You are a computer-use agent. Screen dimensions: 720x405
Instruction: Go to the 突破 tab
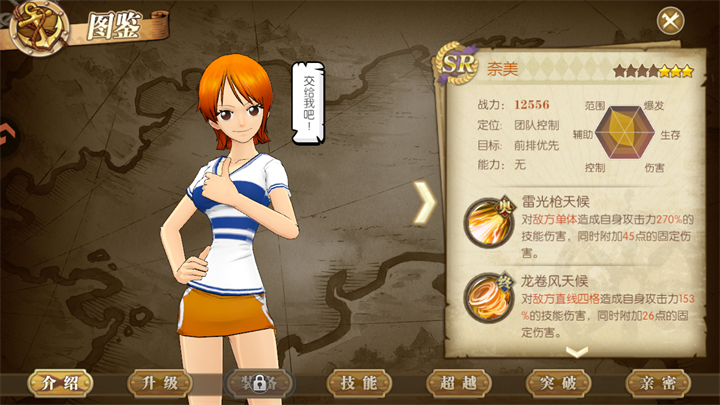pyautogui.click(x=559, y=383)
